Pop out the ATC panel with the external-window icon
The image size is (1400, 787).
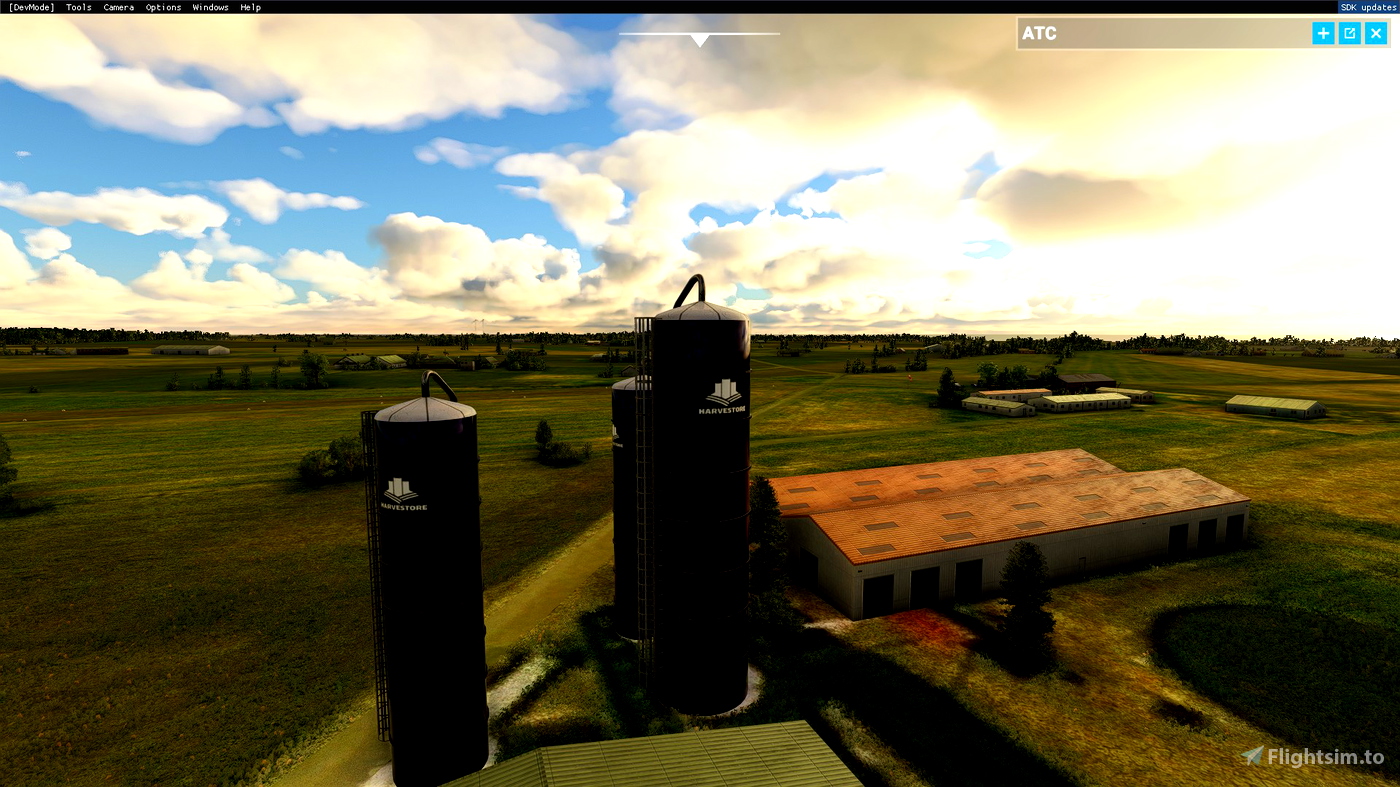pyautogui.click(x=1348, y=32)
